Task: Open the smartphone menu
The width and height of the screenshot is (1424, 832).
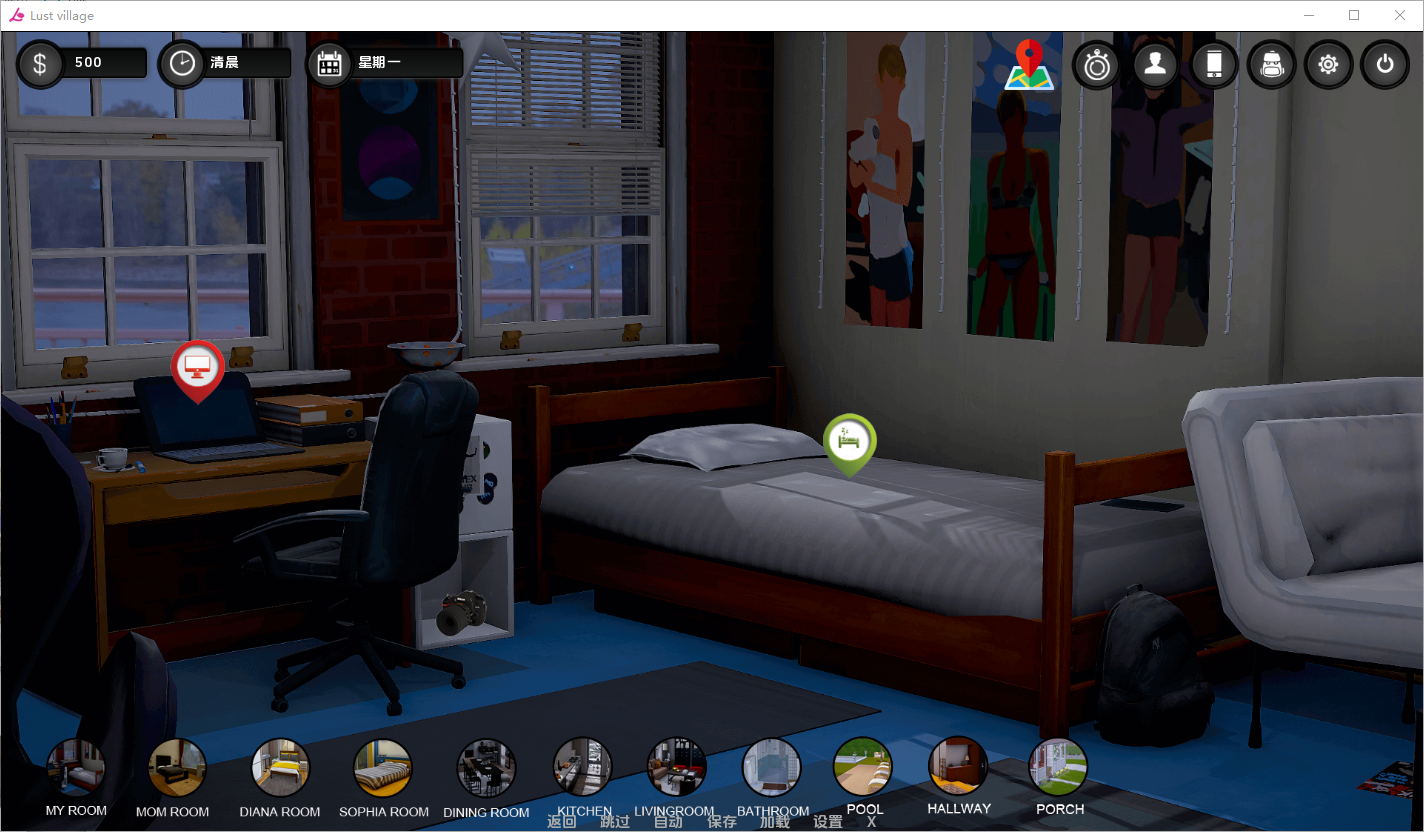Action: tap(1214, 65)
